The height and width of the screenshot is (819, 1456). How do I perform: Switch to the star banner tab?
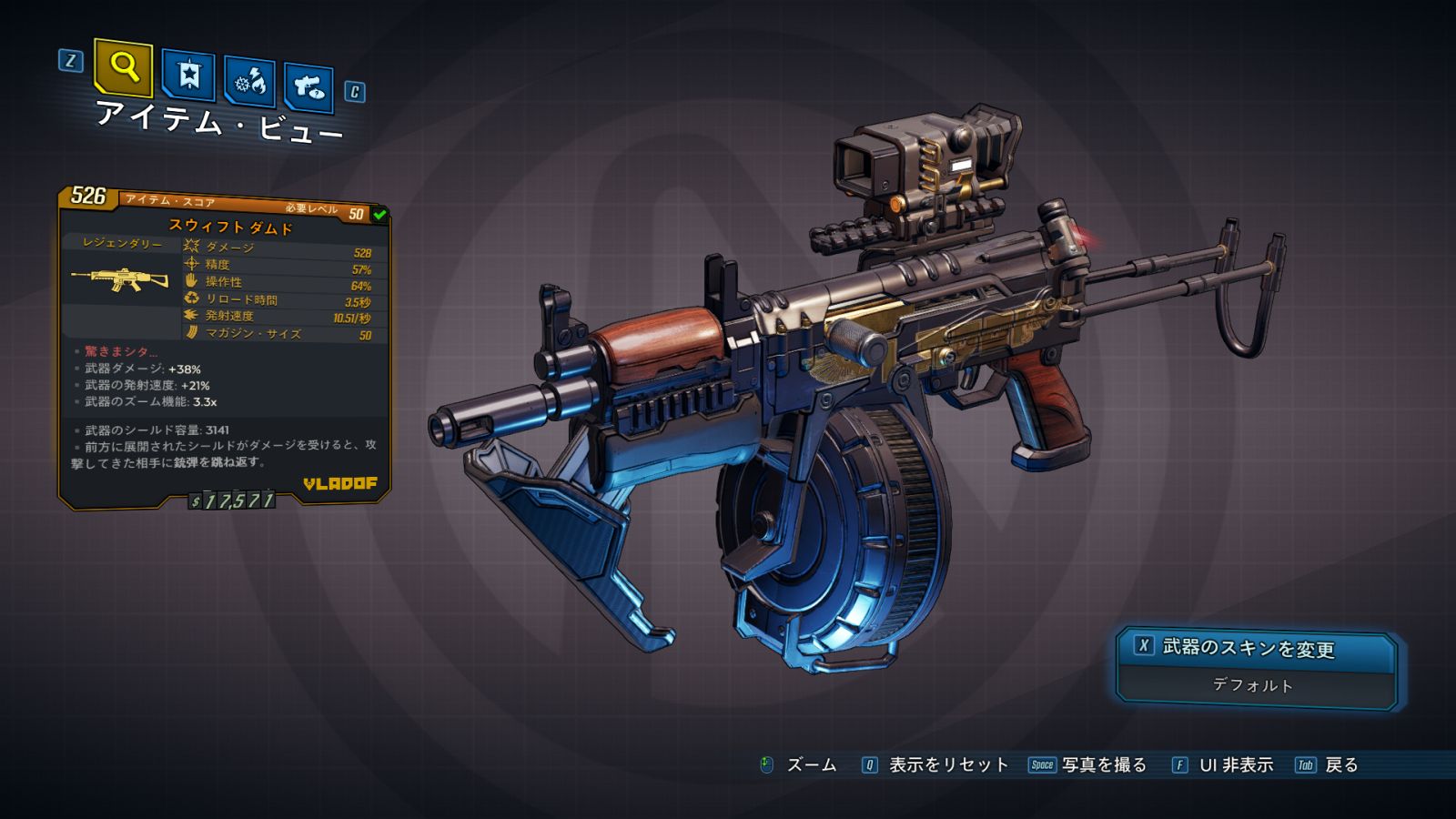(x=188, y=75)
